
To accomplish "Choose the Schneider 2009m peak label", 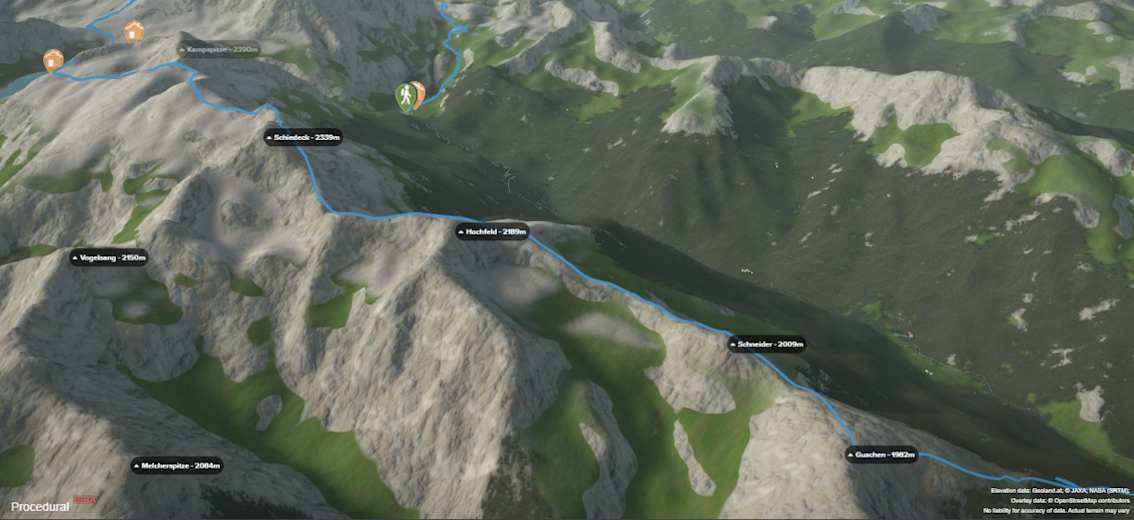I will click(767, 344).
